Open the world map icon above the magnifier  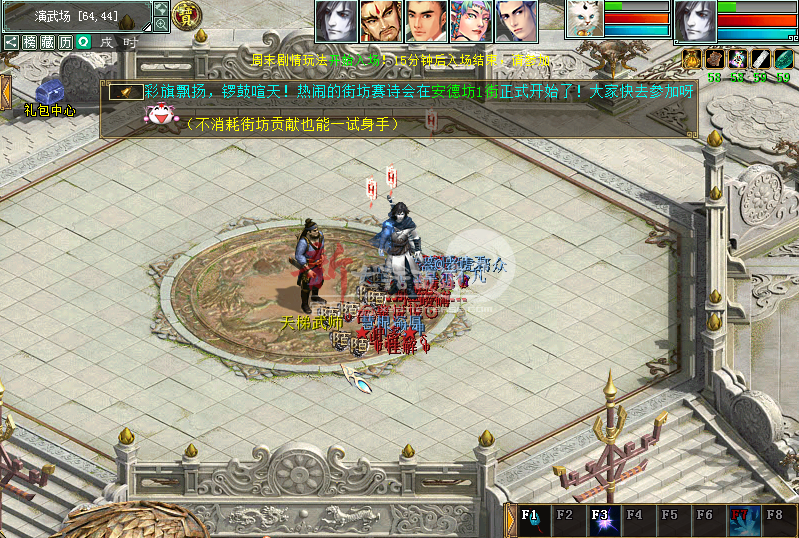(x=161, y=9)
